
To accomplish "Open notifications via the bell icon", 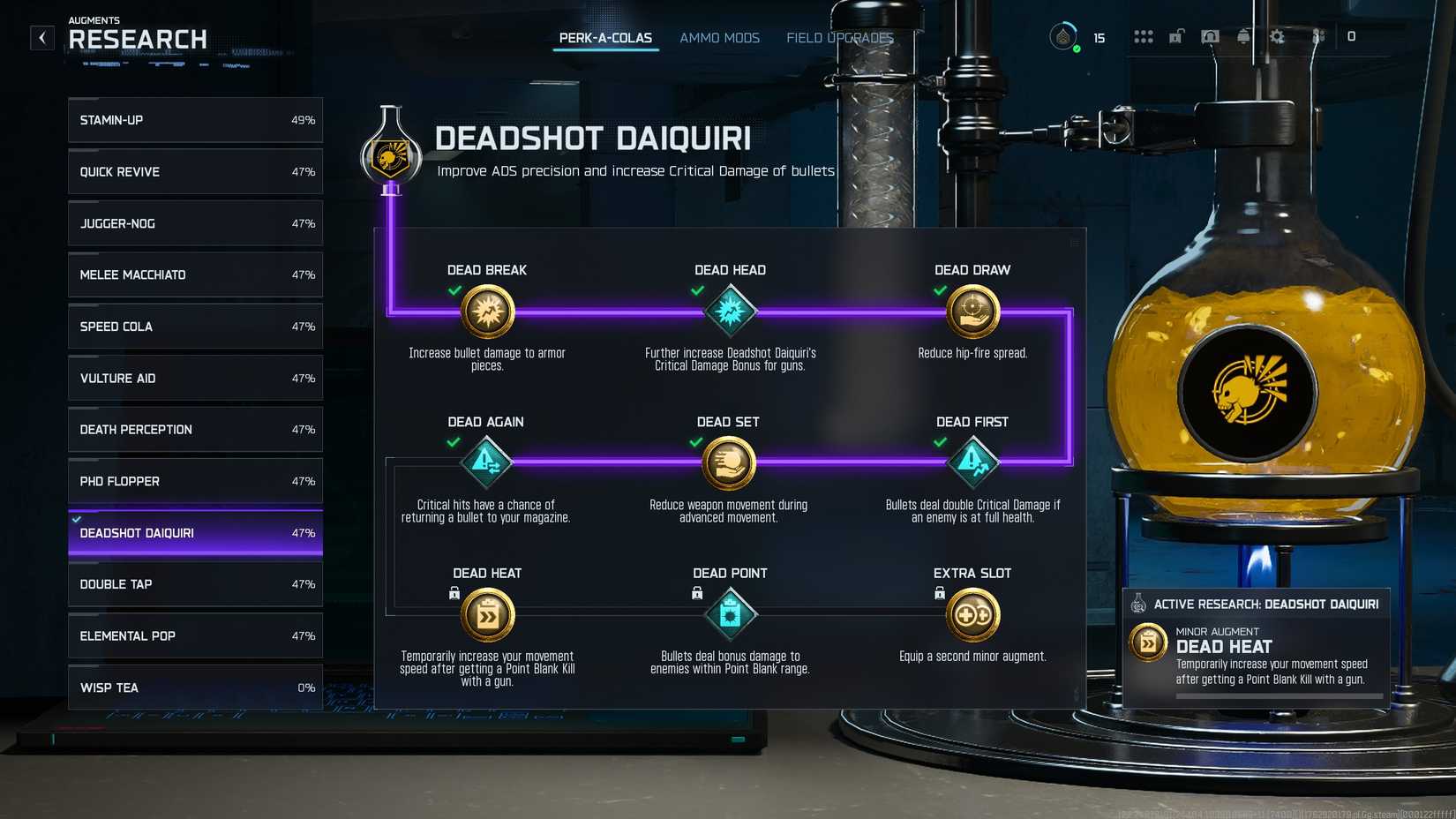I will (x=1243, y=37).
